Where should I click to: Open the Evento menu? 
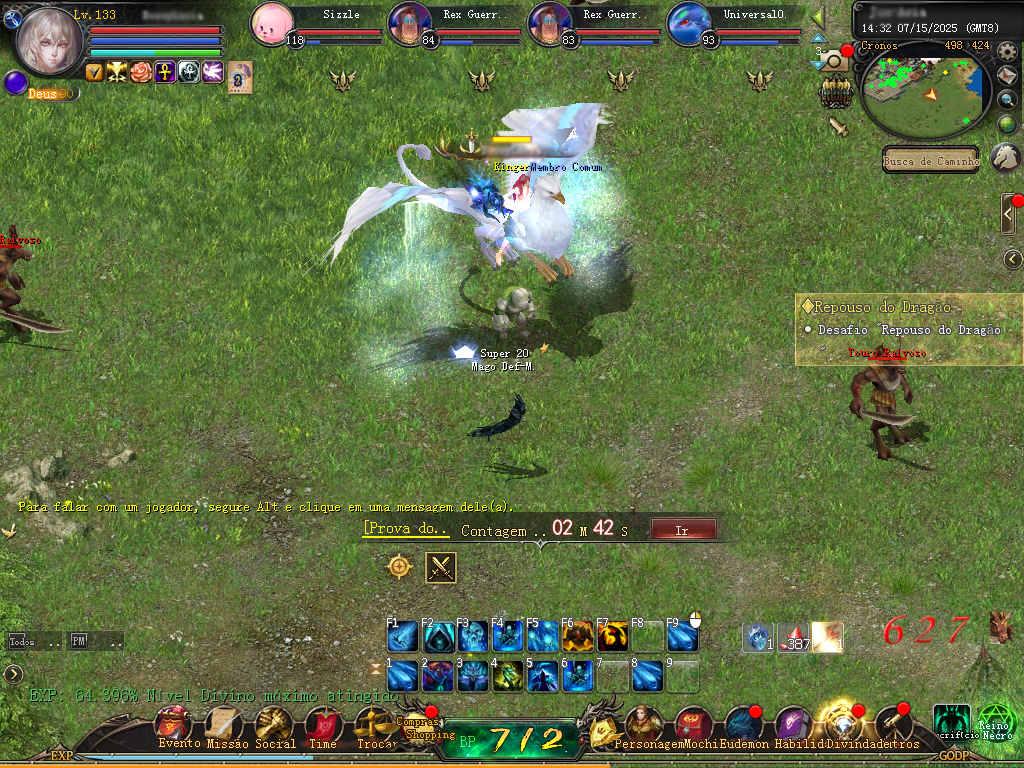pos(173,724)
